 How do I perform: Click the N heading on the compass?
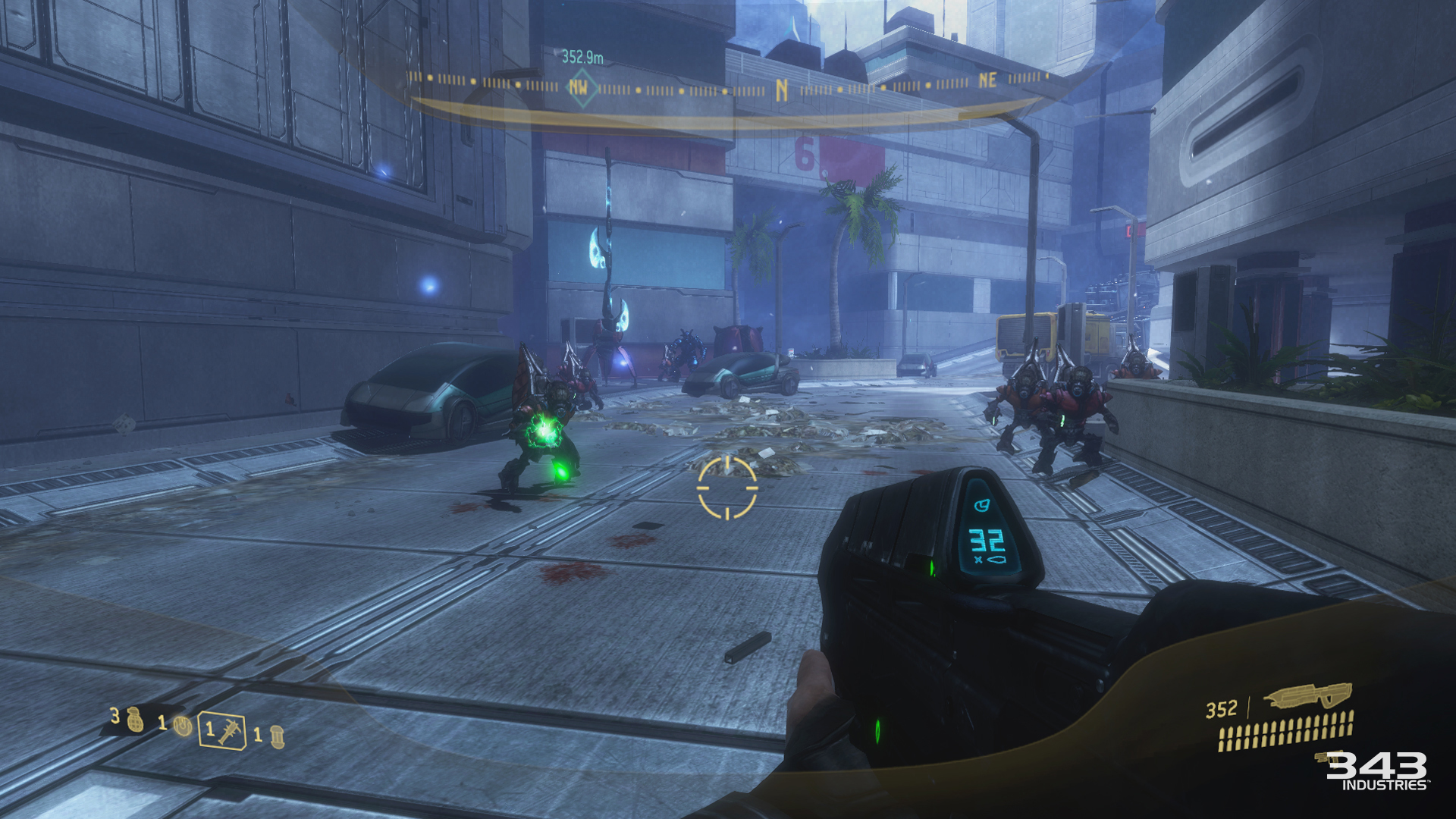click(782, 90)
